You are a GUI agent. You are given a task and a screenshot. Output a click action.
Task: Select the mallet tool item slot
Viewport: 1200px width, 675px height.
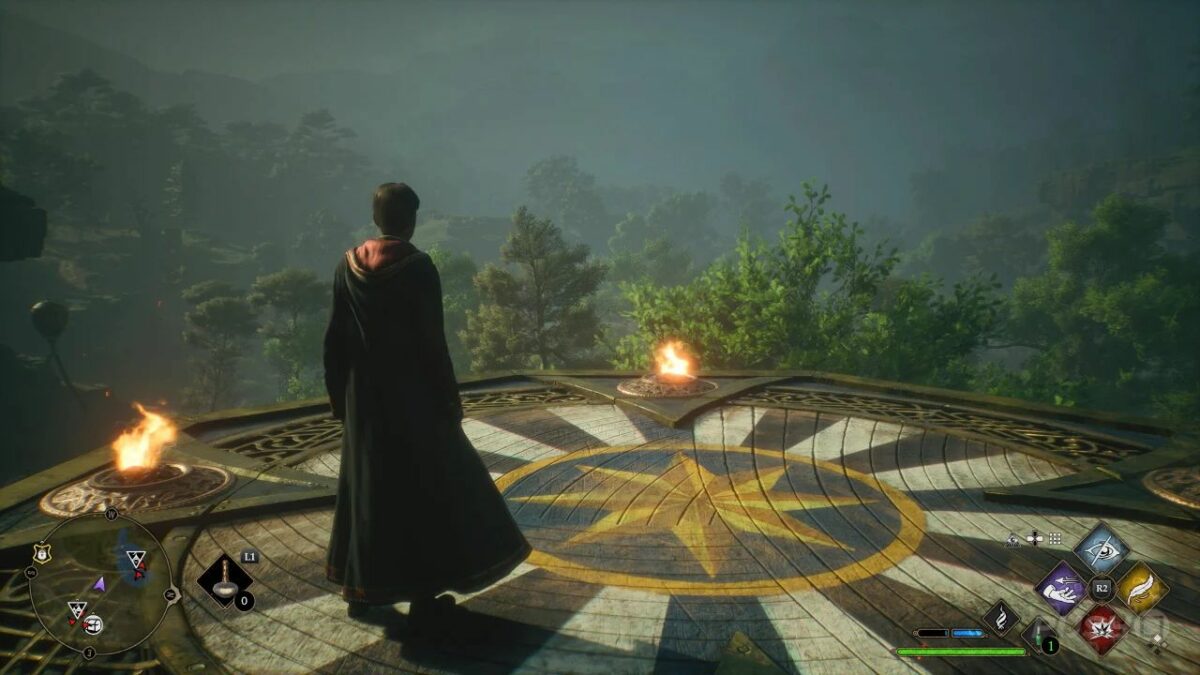pos(224,581)
